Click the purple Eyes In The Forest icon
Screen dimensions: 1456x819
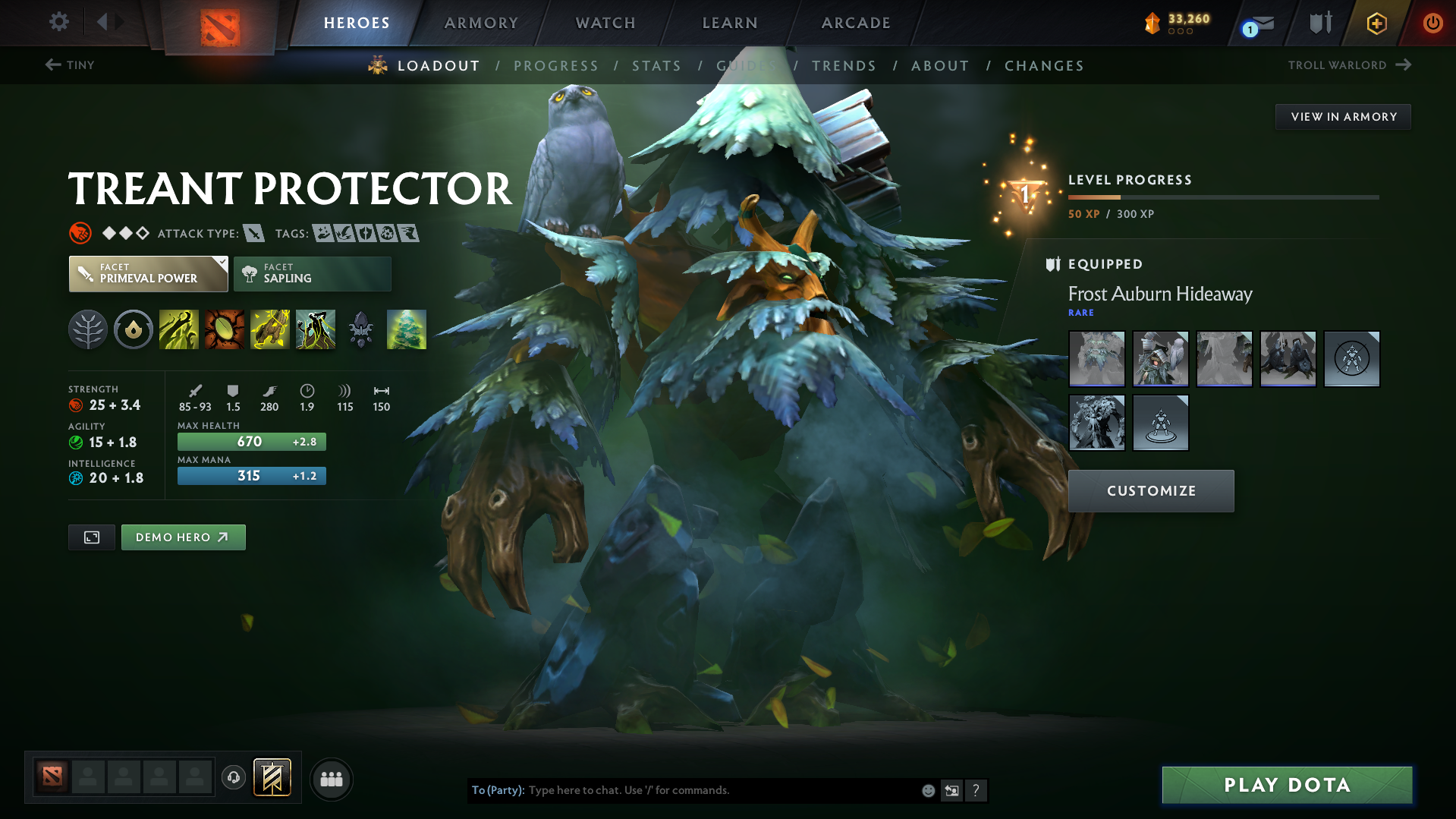360,329
